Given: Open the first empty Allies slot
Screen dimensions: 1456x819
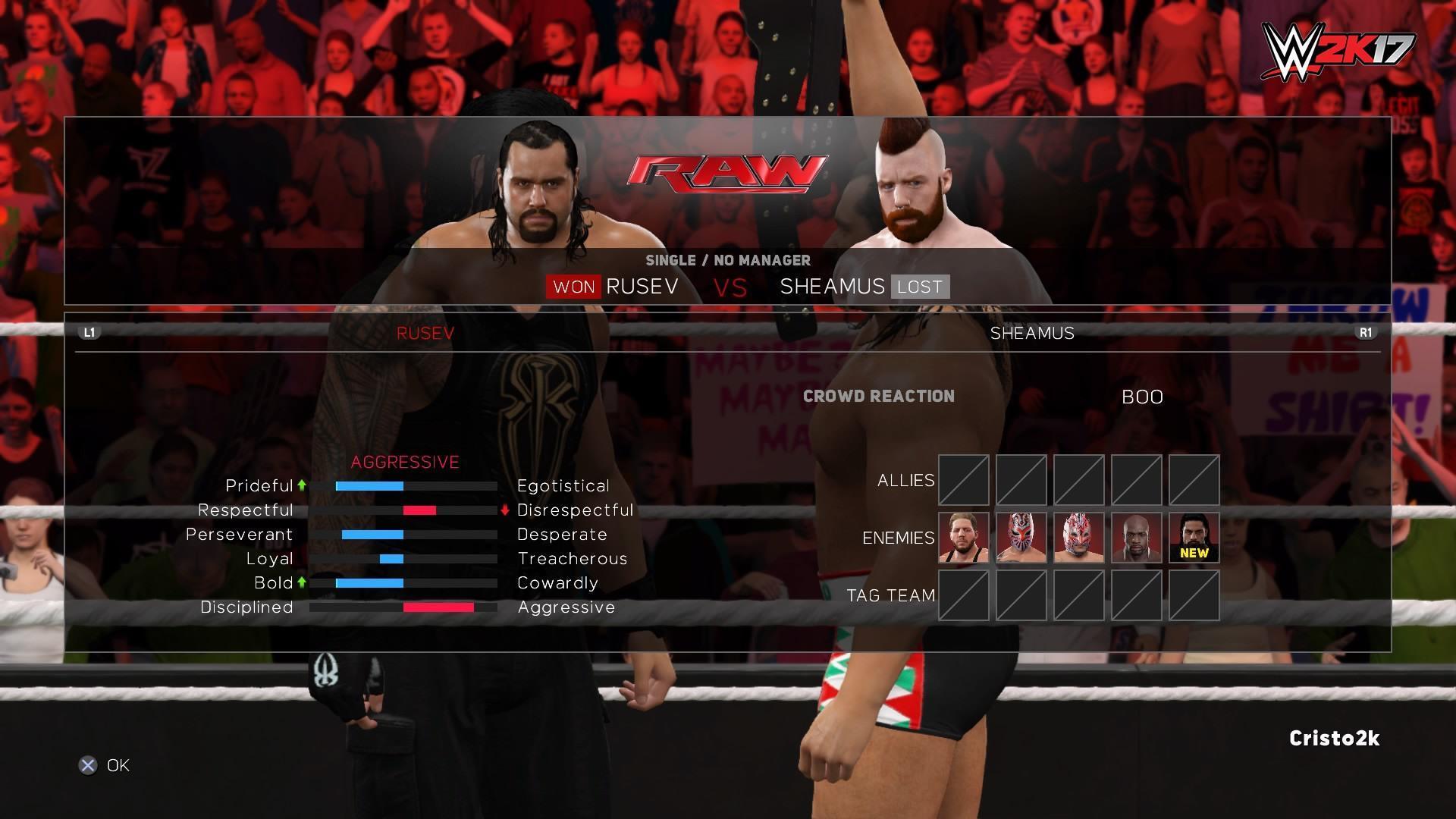Looking at the screenshot, I should coord(963,480).
